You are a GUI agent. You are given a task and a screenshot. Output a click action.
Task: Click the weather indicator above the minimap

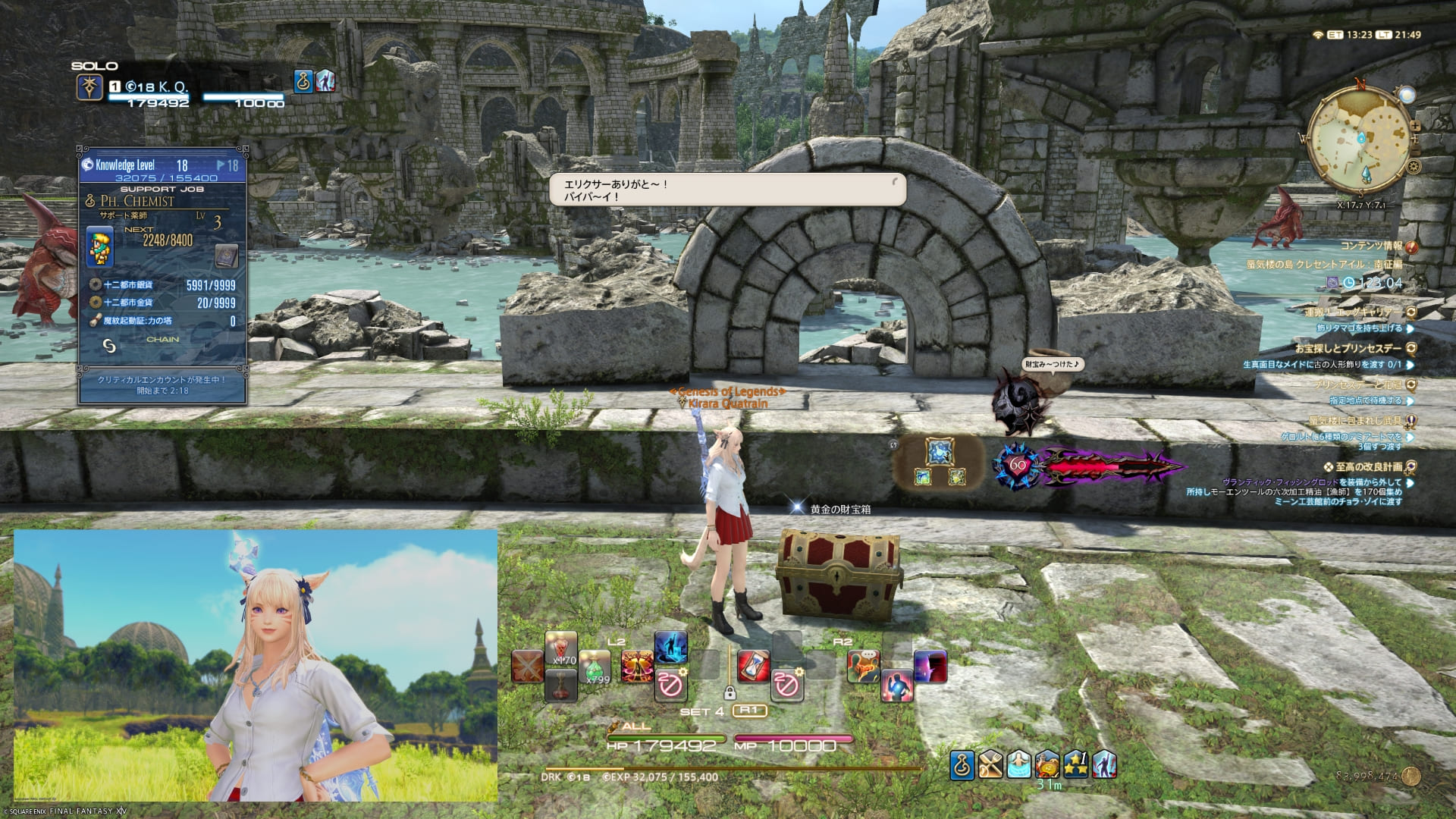1407,96
